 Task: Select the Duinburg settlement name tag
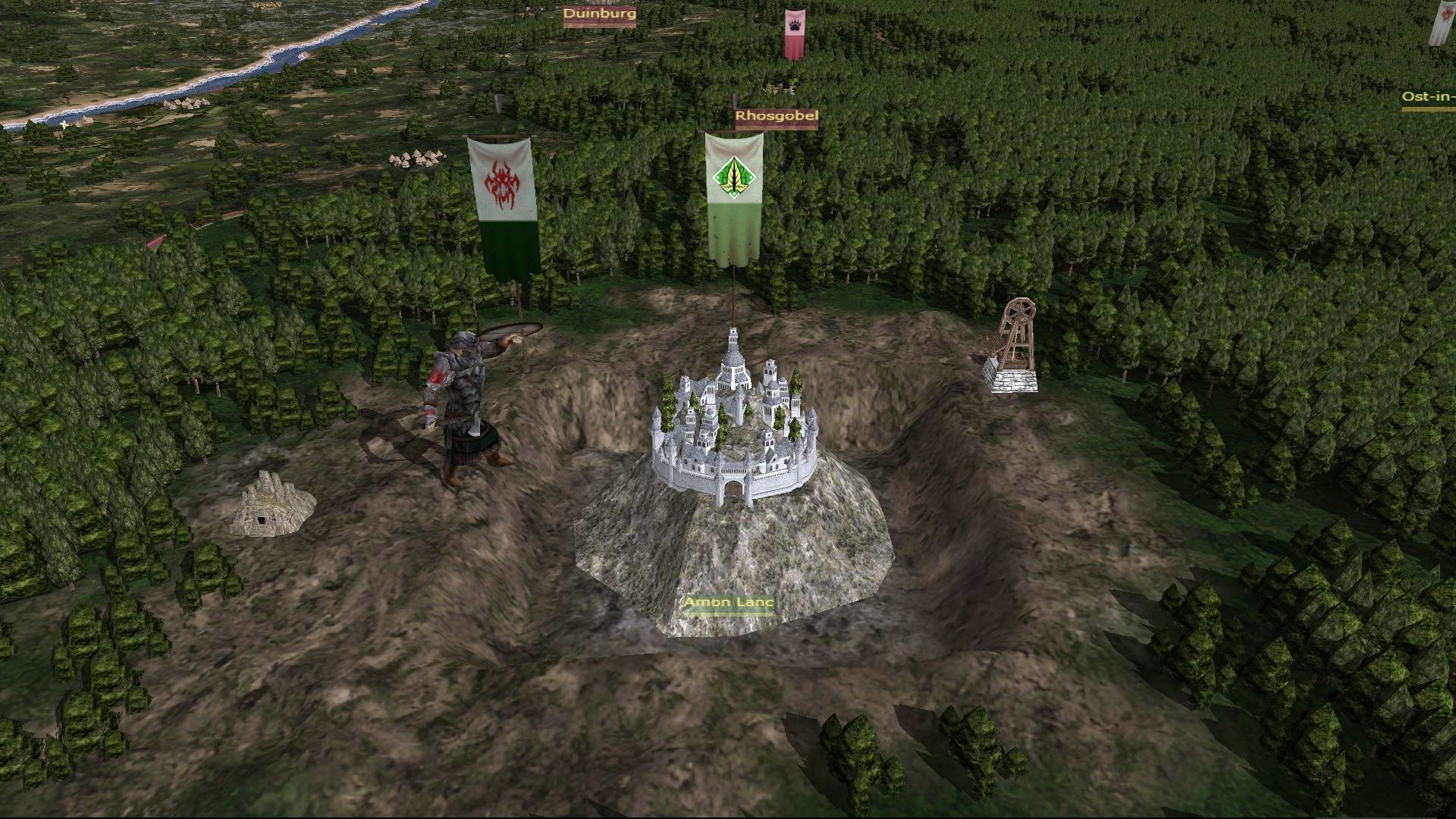pyautogui.click(x=599, y=14)
